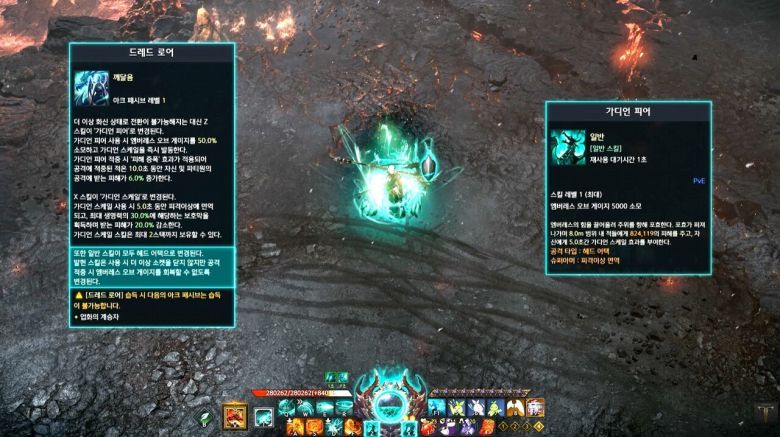Use the teal F1 slot icon
The width and height of the screenshot is (780, 437).
coord(436,407)
